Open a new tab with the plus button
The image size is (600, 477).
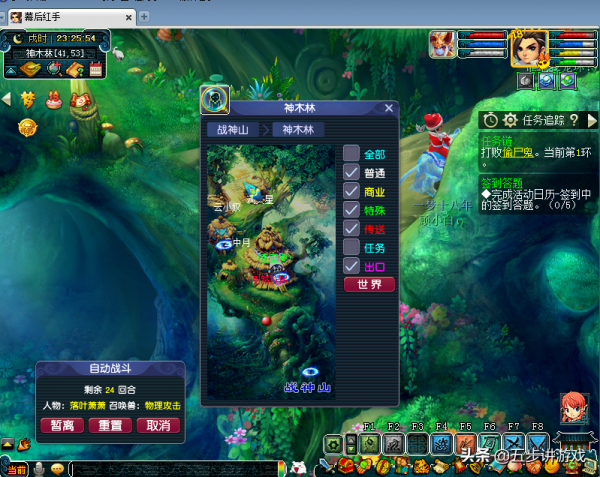(x=143, y=17)
